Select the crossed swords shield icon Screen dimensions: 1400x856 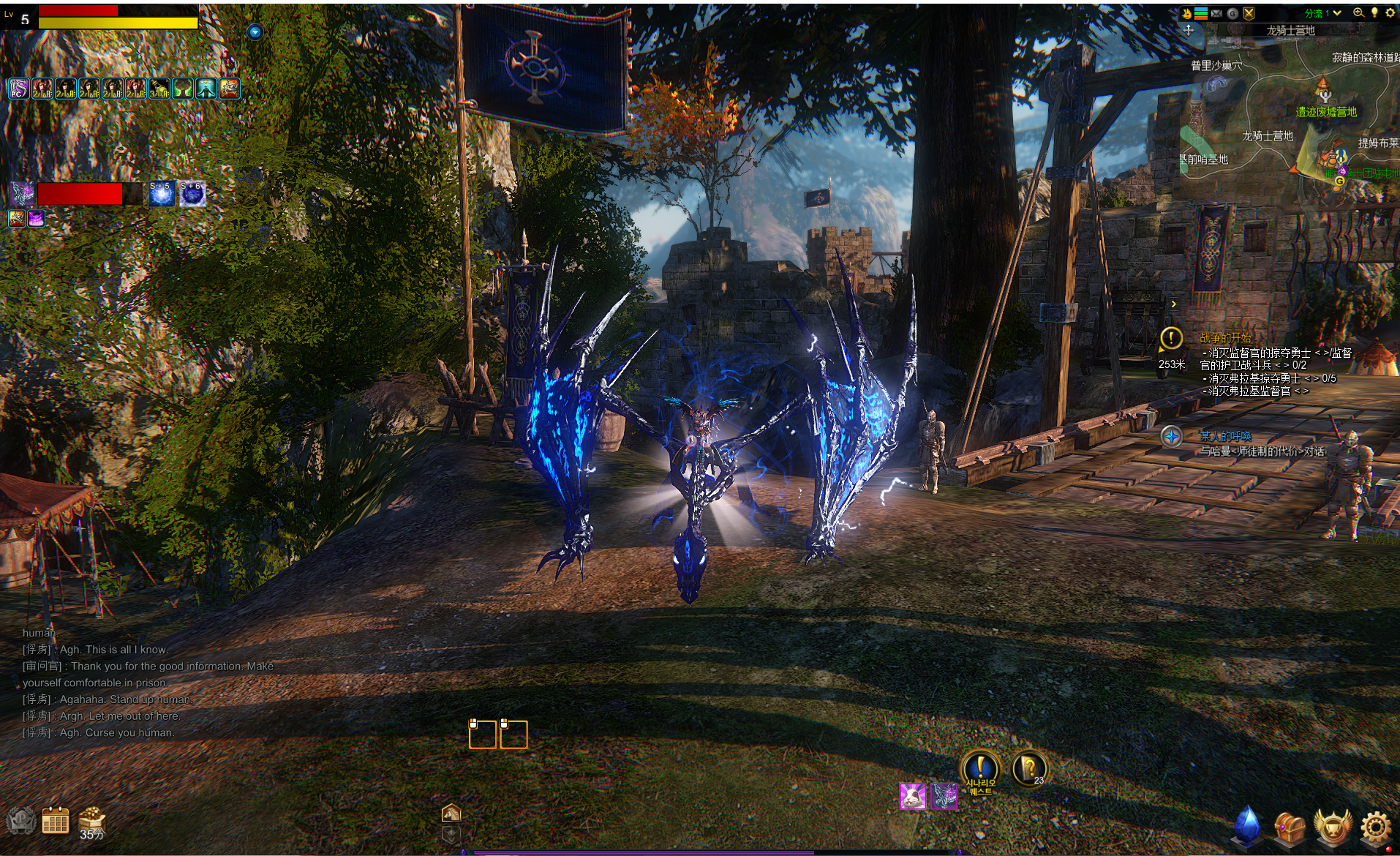(1249, 13)
